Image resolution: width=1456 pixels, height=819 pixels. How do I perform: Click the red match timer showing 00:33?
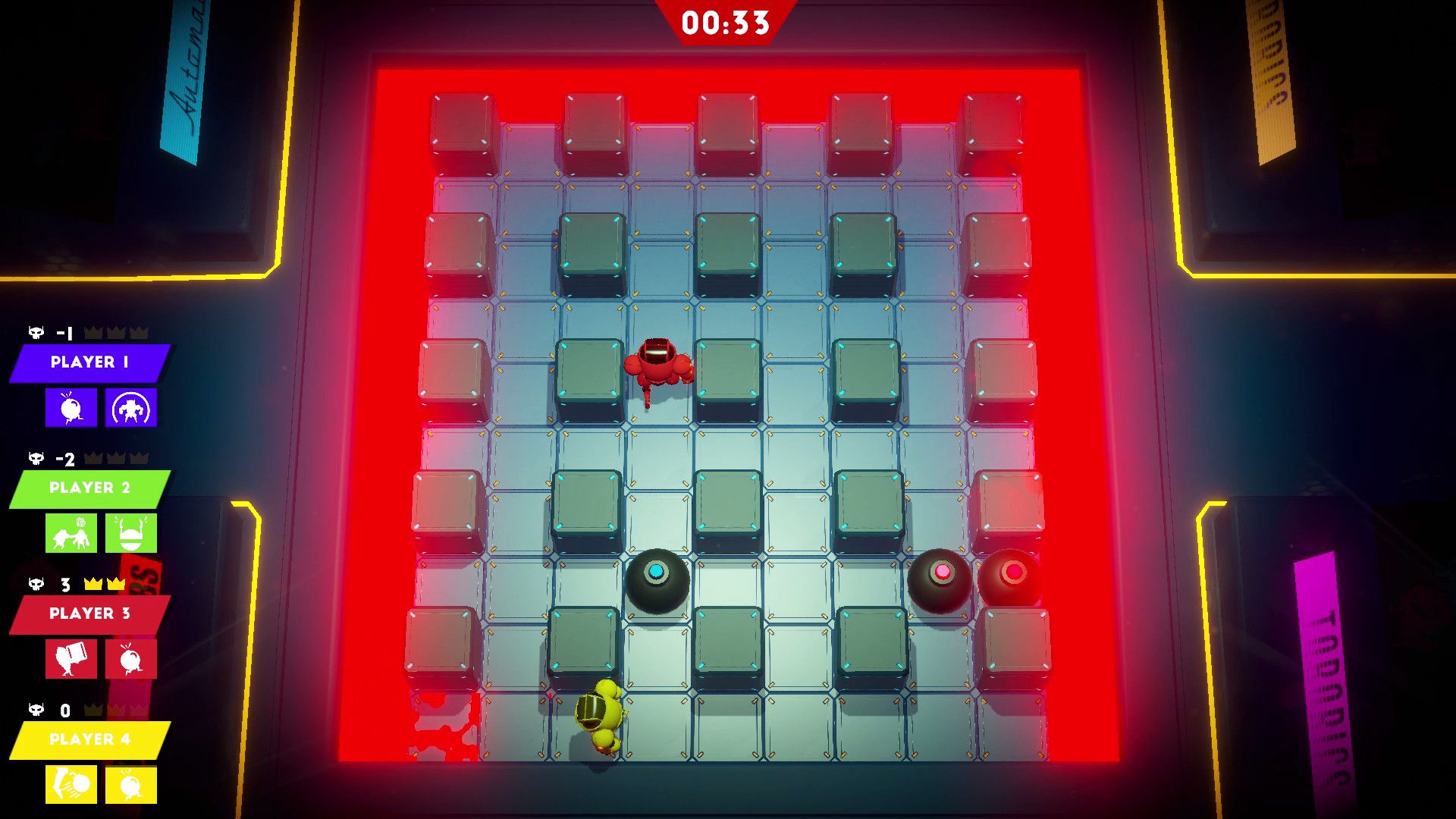[x=724, y=21]
